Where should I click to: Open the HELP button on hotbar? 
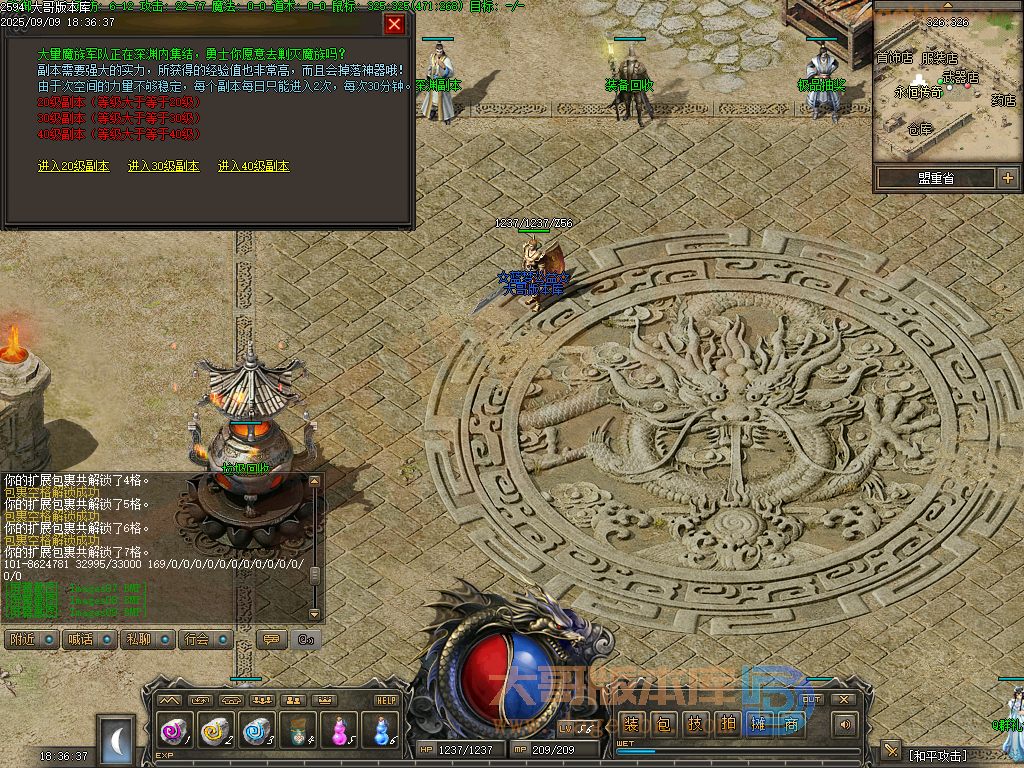pyautogui.click(x=385, y=700)
